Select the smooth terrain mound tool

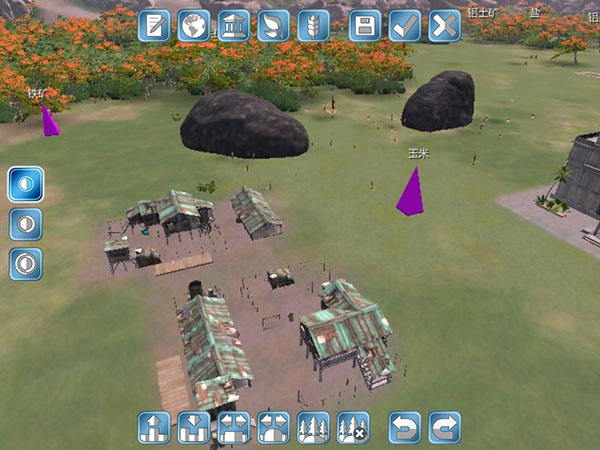click(273, 427)
